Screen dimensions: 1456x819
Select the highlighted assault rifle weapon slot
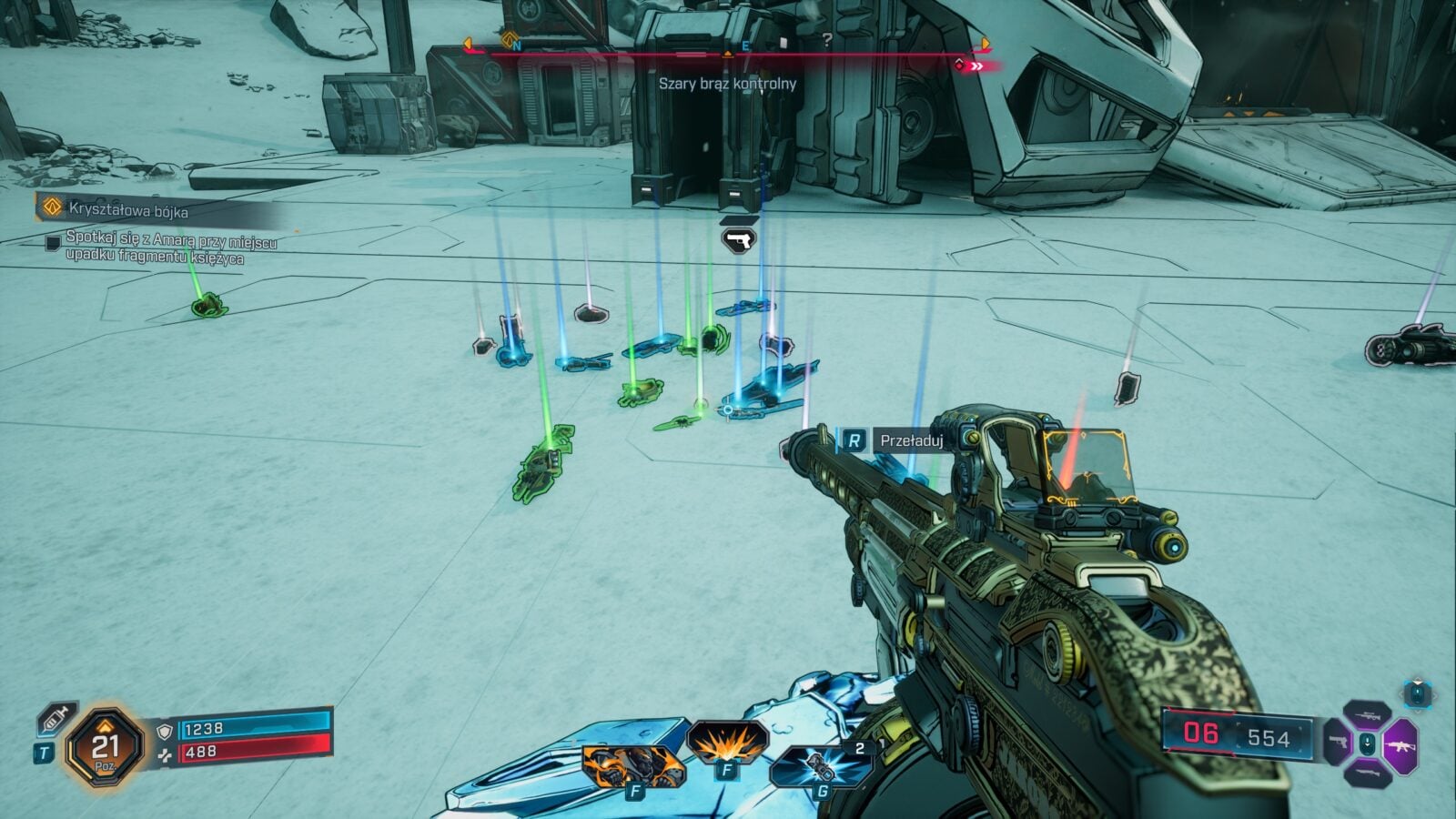click(1398, 746)
